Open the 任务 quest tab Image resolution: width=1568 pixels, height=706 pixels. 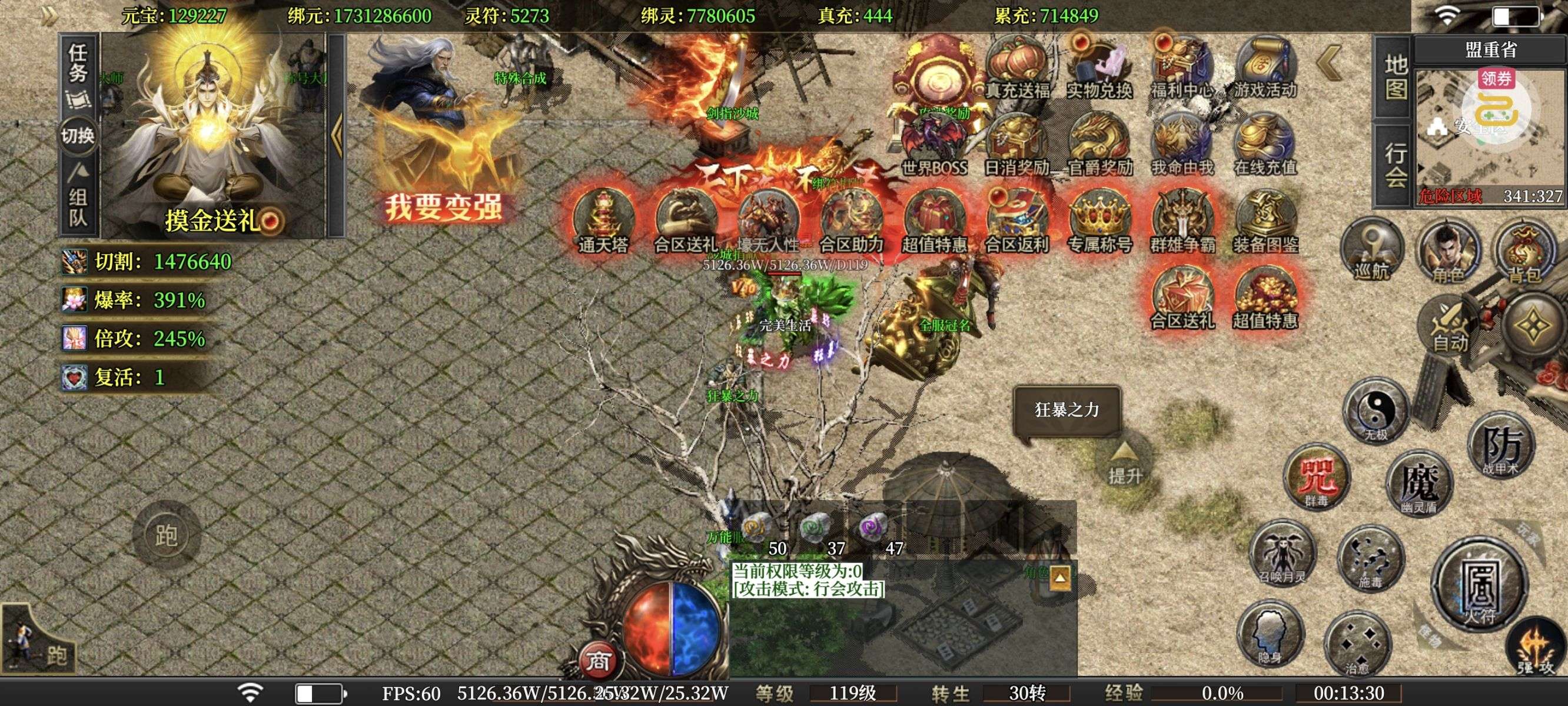coord(78,64)
